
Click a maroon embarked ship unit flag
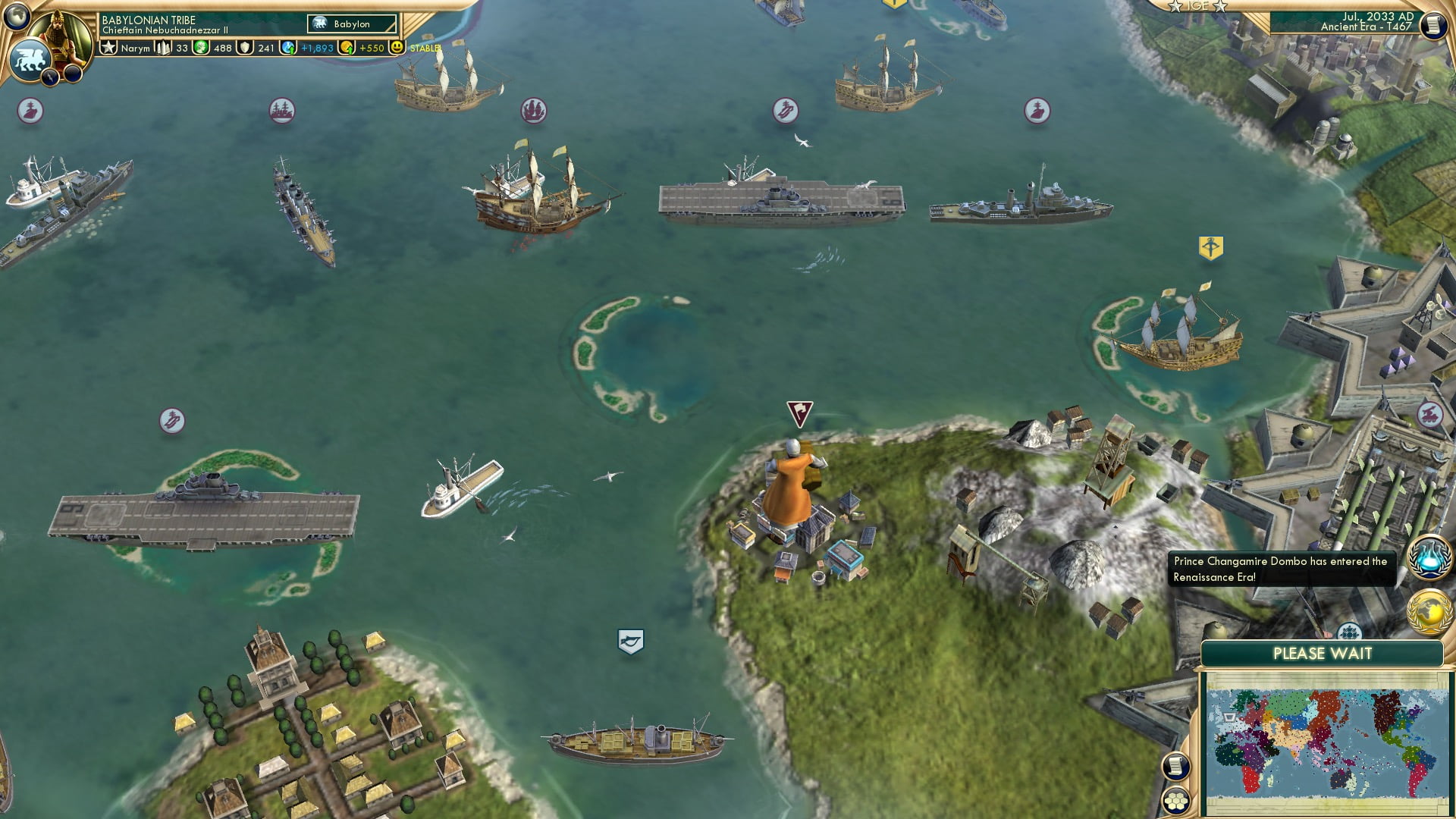pyautogui.click(x=535, y=110)
